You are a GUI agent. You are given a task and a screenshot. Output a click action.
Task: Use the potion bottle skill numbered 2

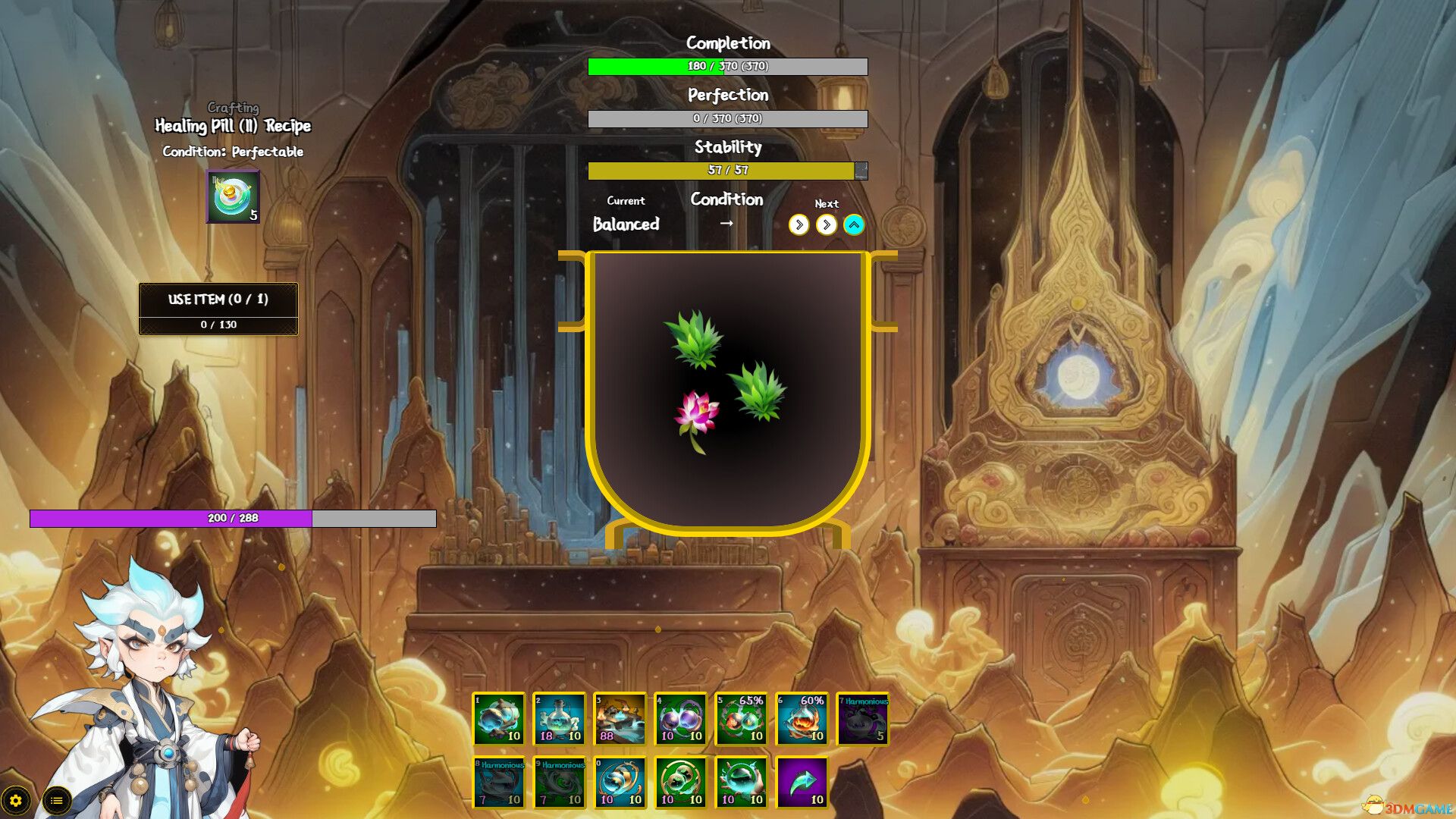(x=560, y=720)
